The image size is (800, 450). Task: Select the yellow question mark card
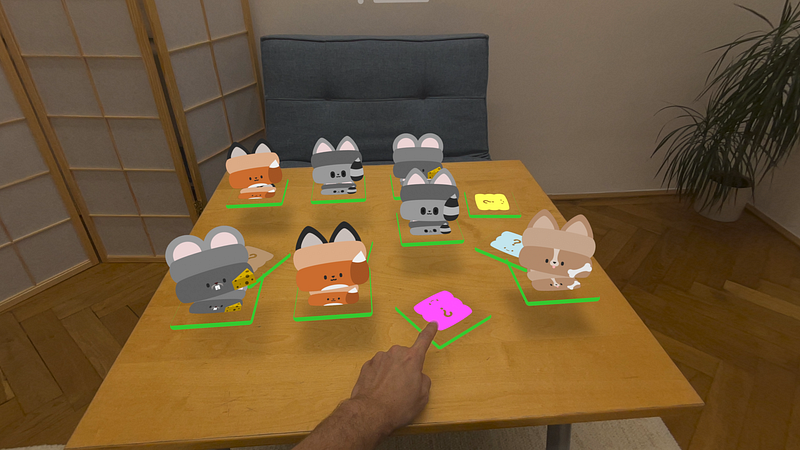click(491, 203)
